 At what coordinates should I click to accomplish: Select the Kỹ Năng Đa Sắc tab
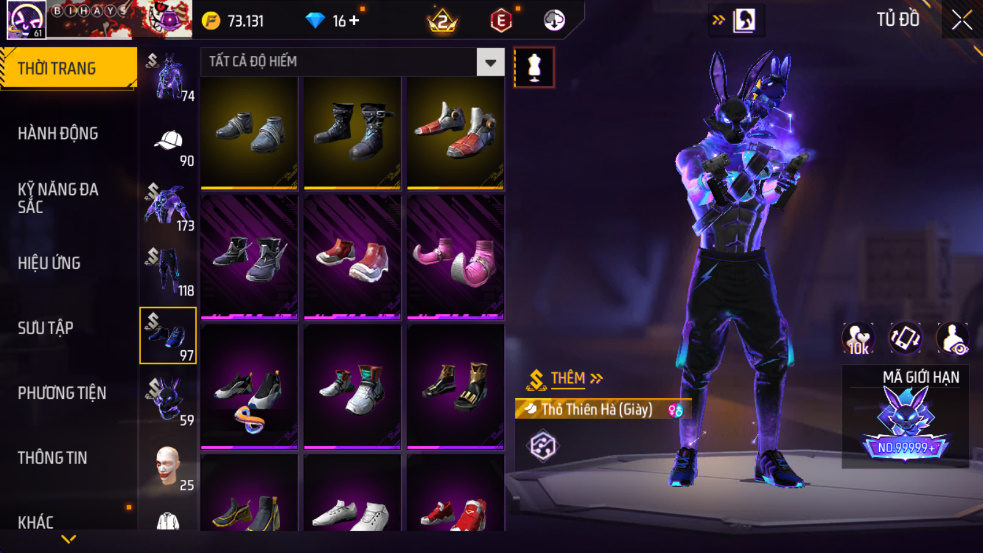pos(58,197)
